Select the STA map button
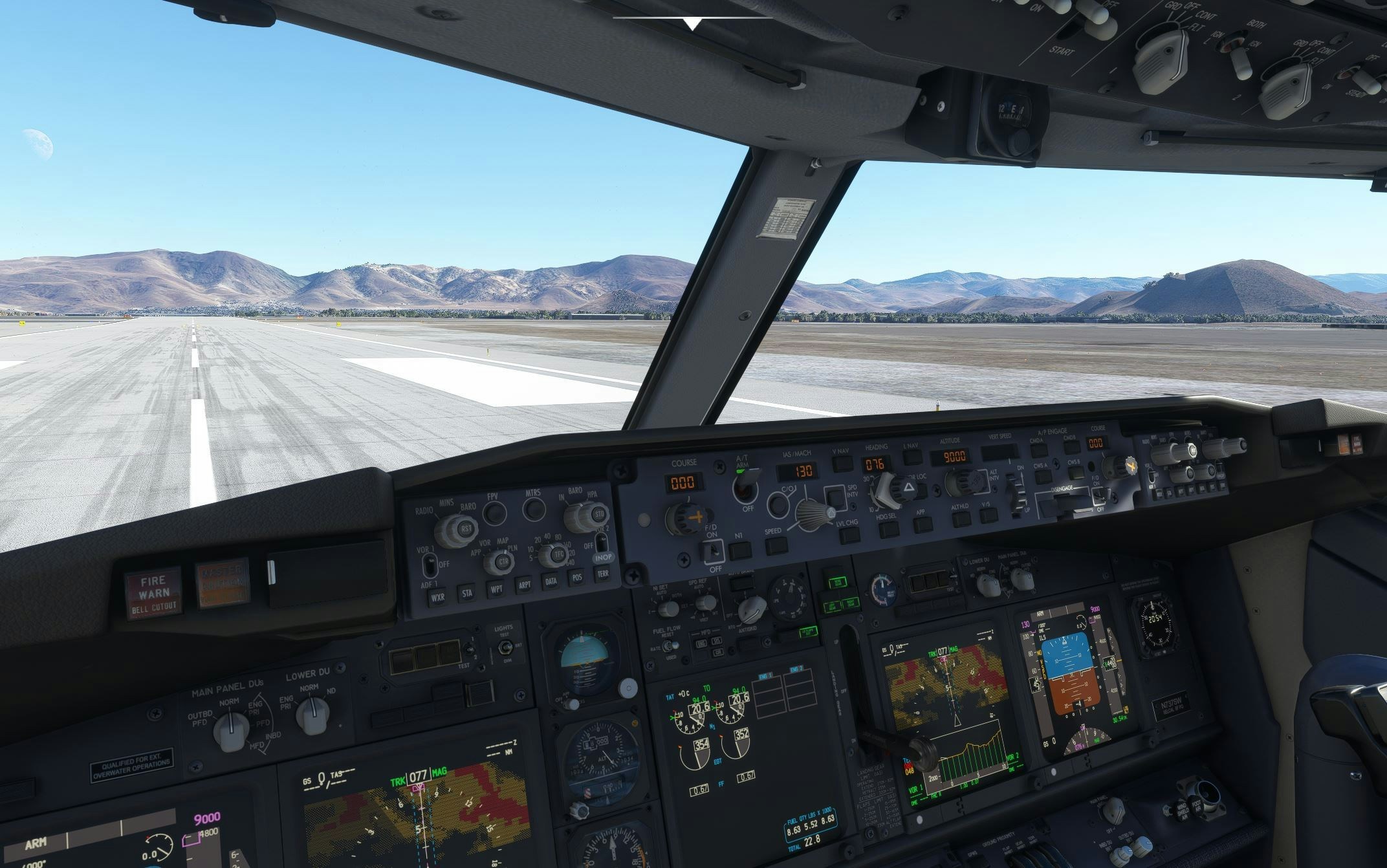This screenshot has width=1387, height=868. [466, 593]
